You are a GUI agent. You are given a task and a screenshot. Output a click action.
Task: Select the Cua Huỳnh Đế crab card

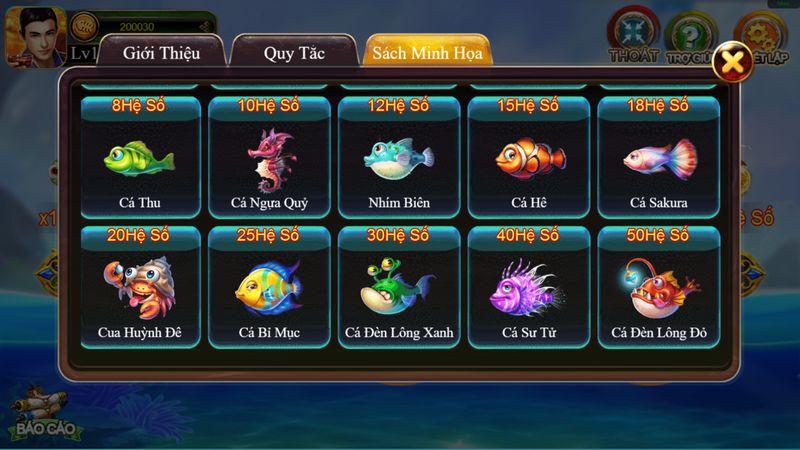tap(139, 287)
